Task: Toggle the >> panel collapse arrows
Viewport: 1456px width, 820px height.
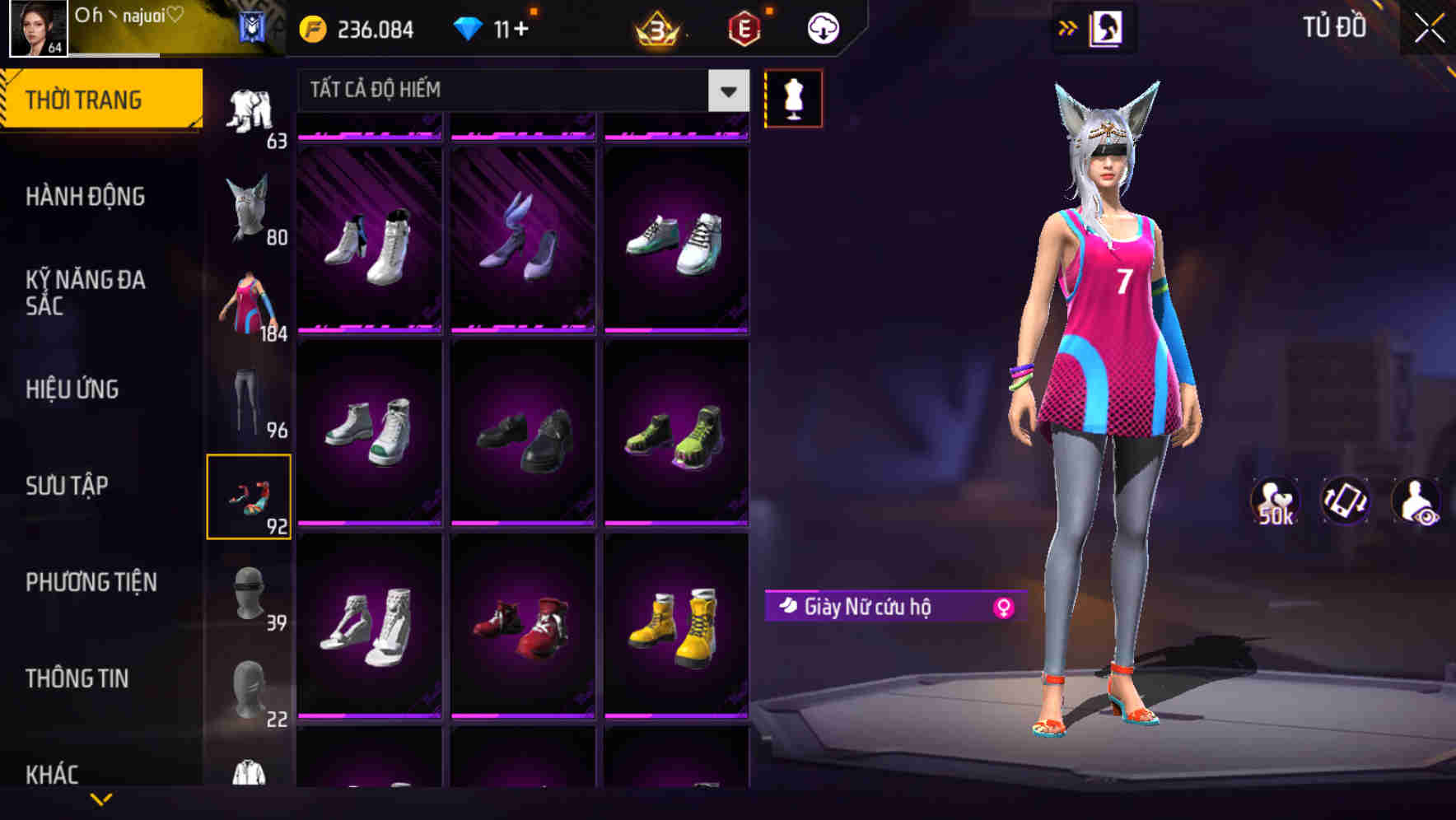Action: (1068, 27)
